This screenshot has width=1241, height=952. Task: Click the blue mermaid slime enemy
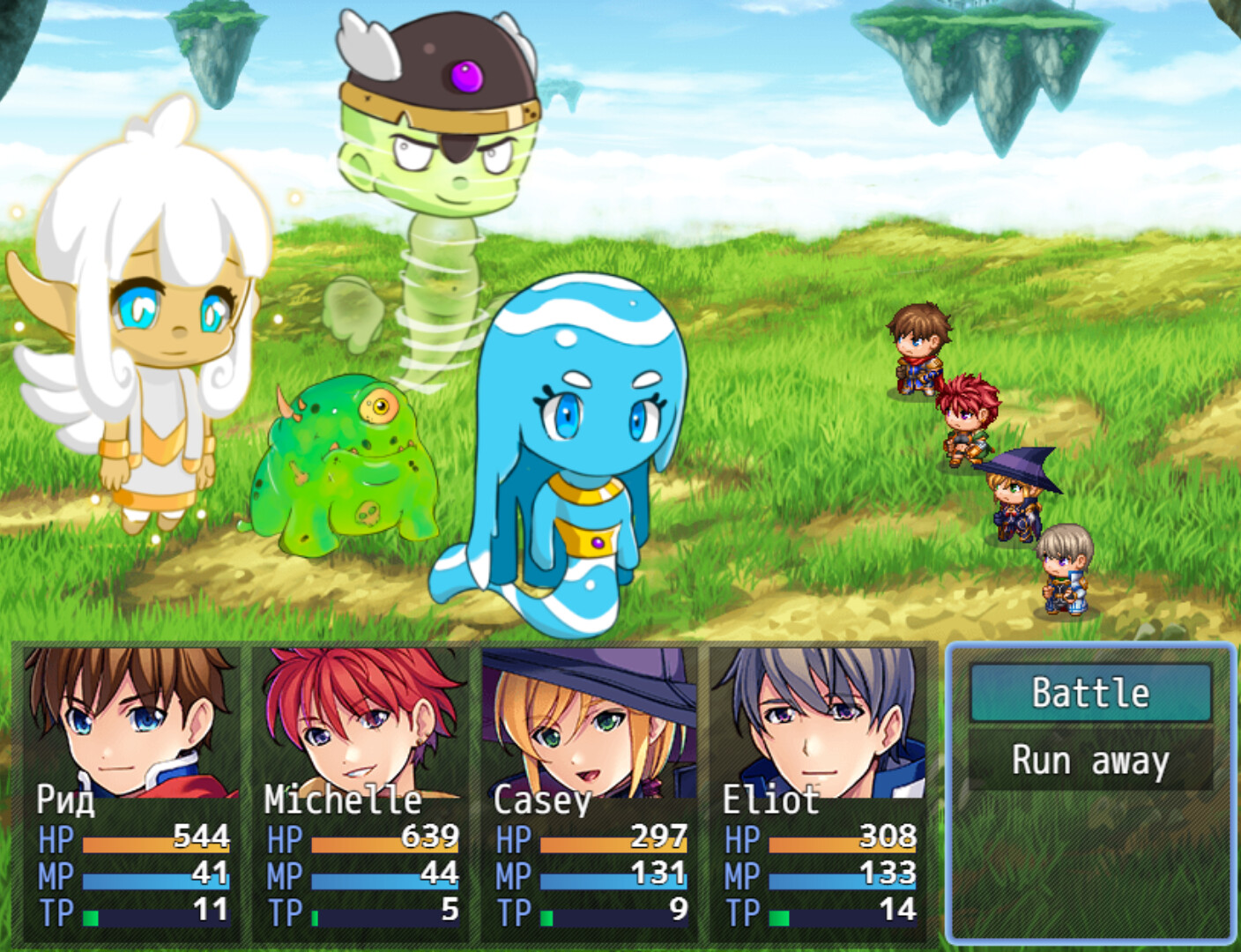(573, 441)
